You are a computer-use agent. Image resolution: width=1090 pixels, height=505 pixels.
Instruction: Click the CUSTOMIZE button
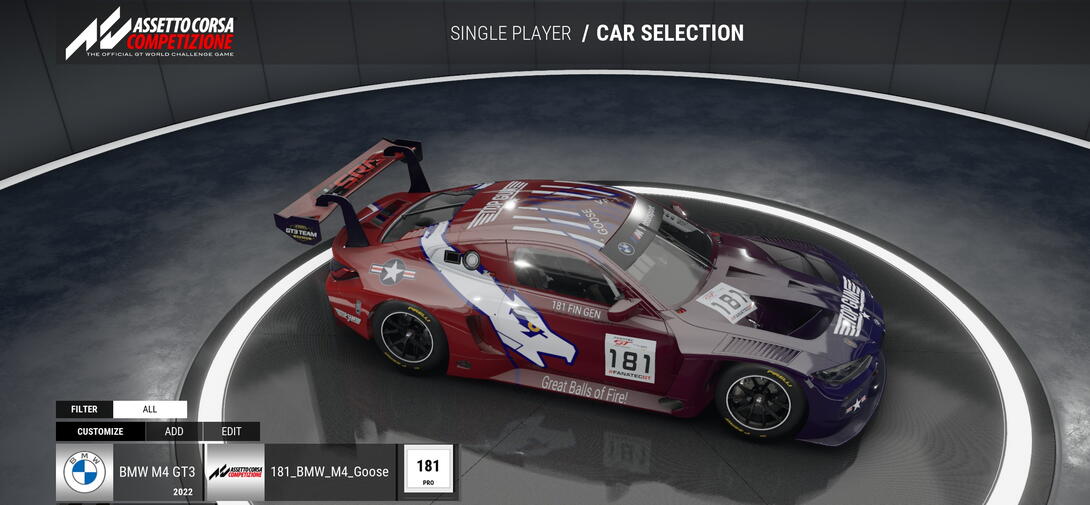[x=100, y=432]
